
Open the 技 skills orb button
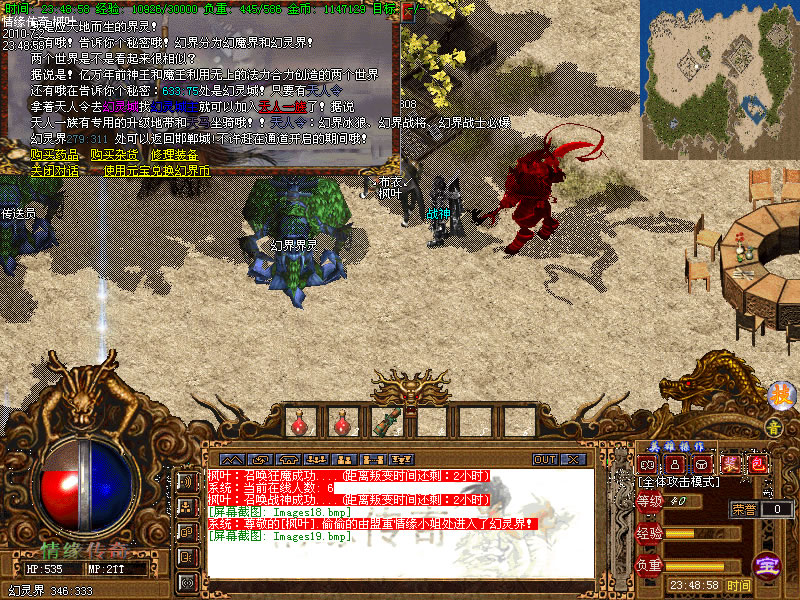[x=780, y=394]
